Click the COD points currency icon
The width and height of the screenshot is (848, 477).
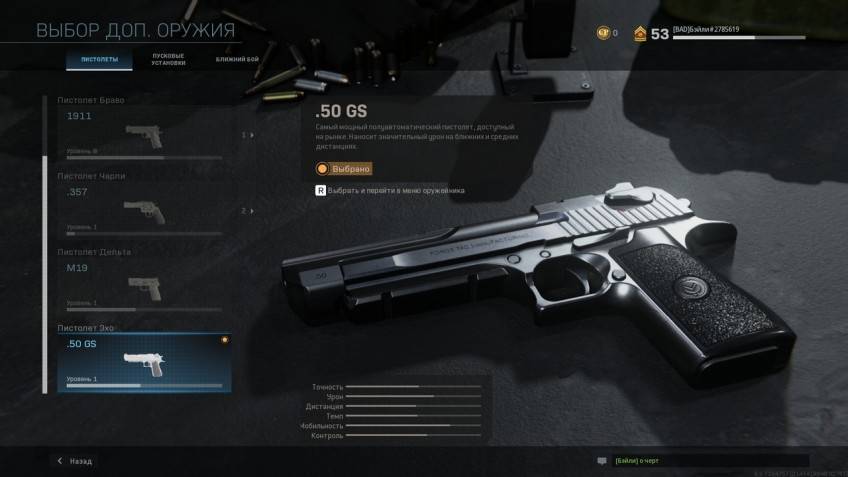[602, 33]
